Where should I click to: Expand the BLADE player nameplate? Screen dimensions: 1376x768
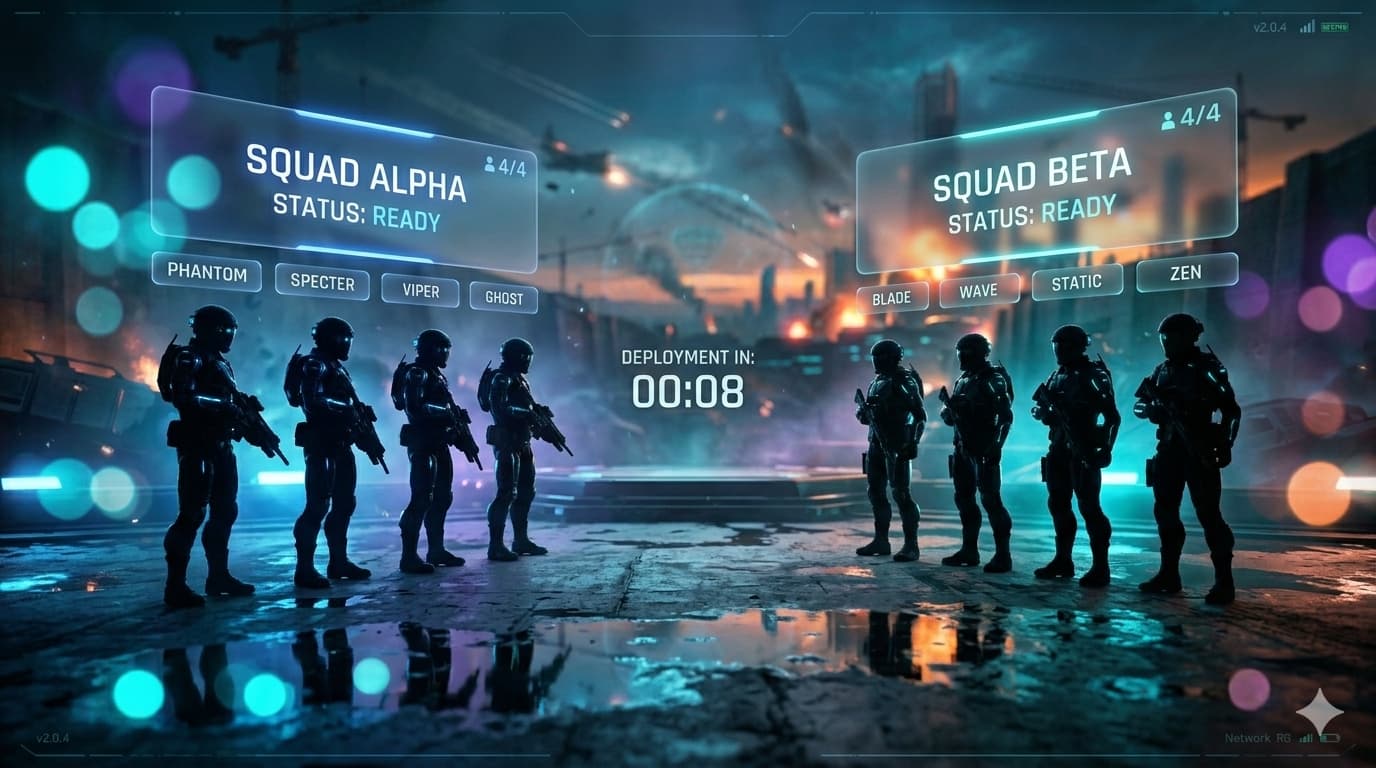click(x=892, y=297)
